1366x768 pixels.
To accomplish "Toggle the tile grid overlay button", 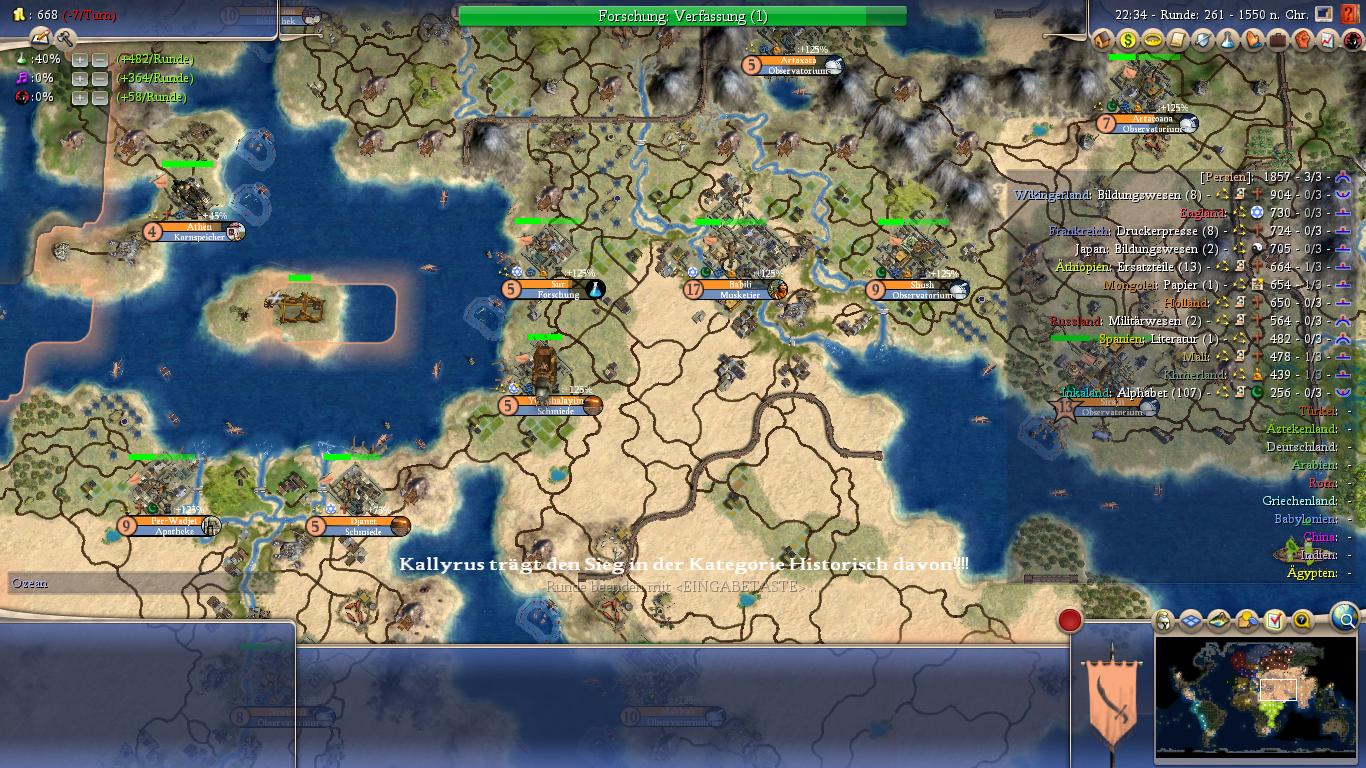I will (x=1191, y=621).
